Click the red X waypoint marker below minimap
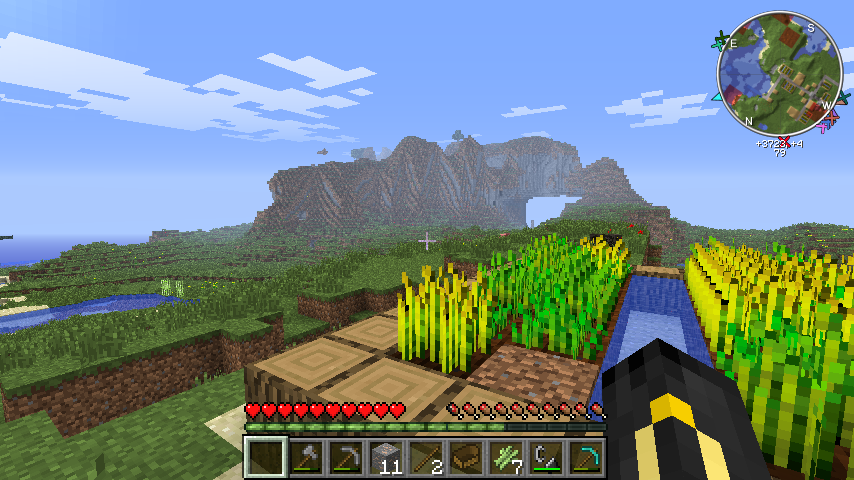This screenshot has width=854, height=480. pos(783,139)
